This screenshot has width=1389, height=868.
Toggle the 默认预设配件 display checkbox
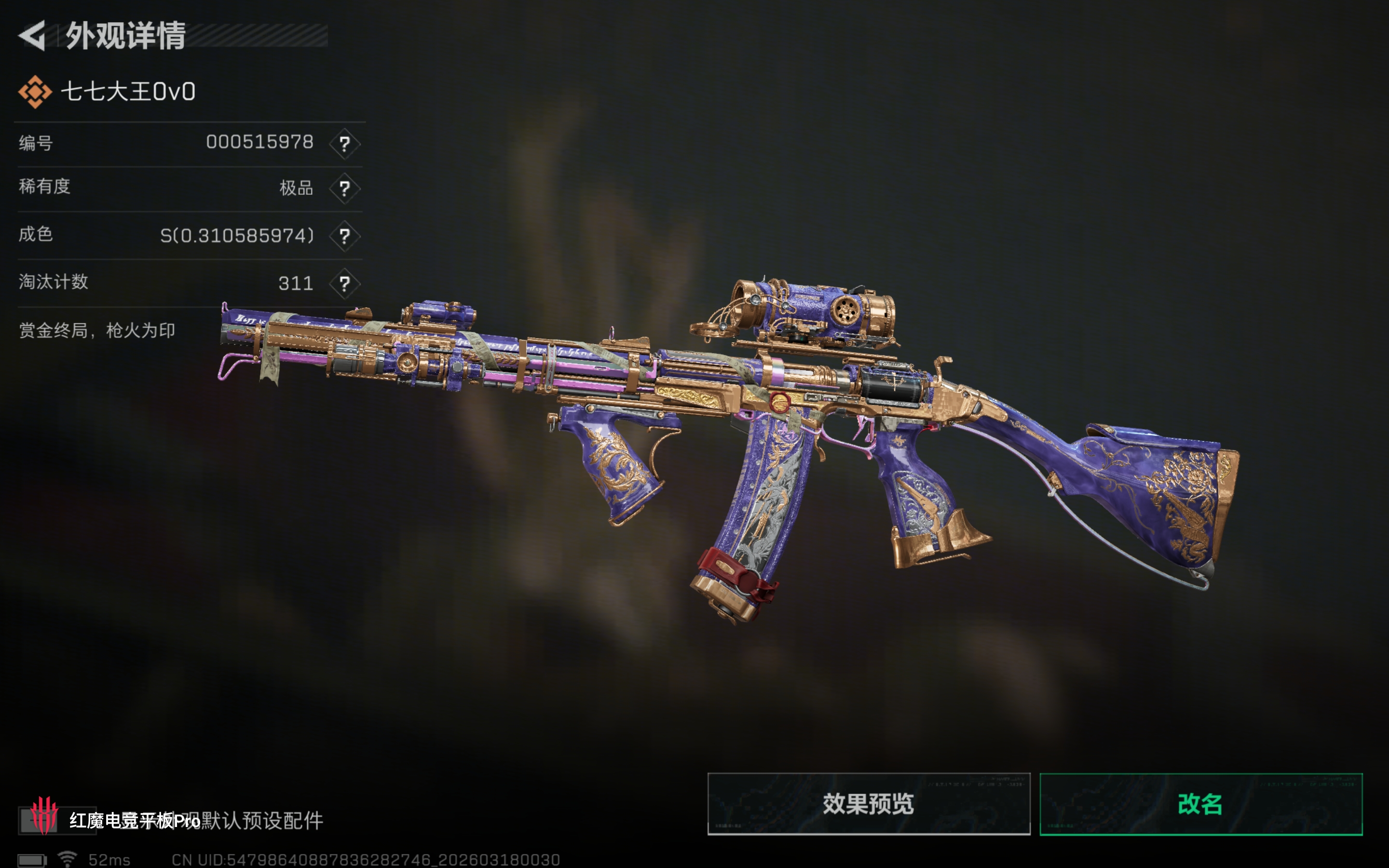point(38,820)
